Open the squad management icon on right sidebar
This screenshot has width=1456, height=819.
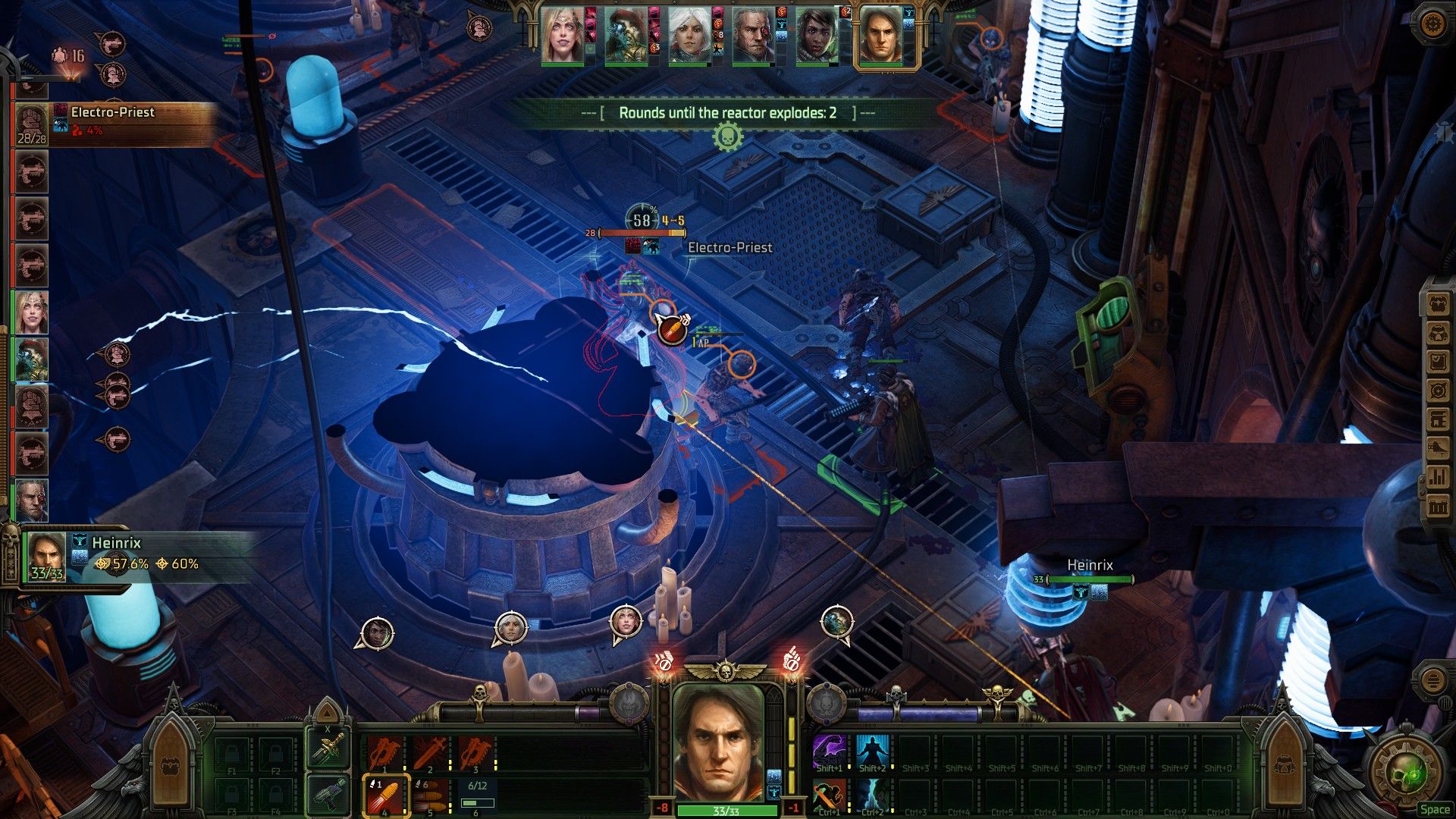tap(1437, 304)
